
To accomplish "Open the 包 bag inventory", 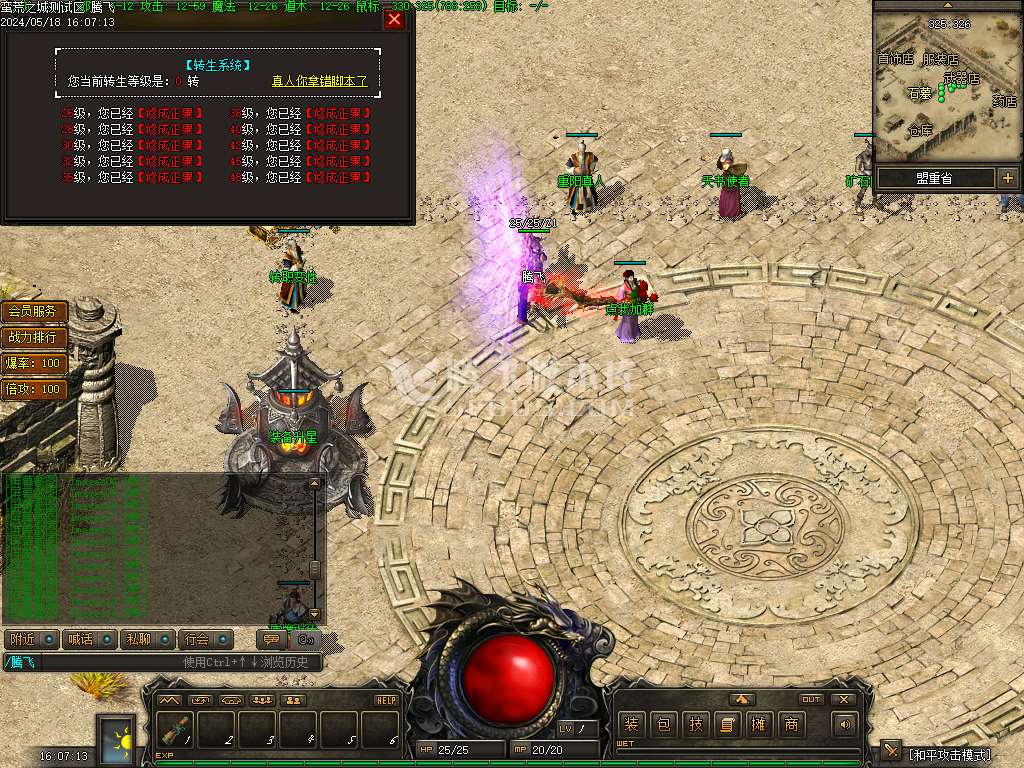I will point(663,724).
